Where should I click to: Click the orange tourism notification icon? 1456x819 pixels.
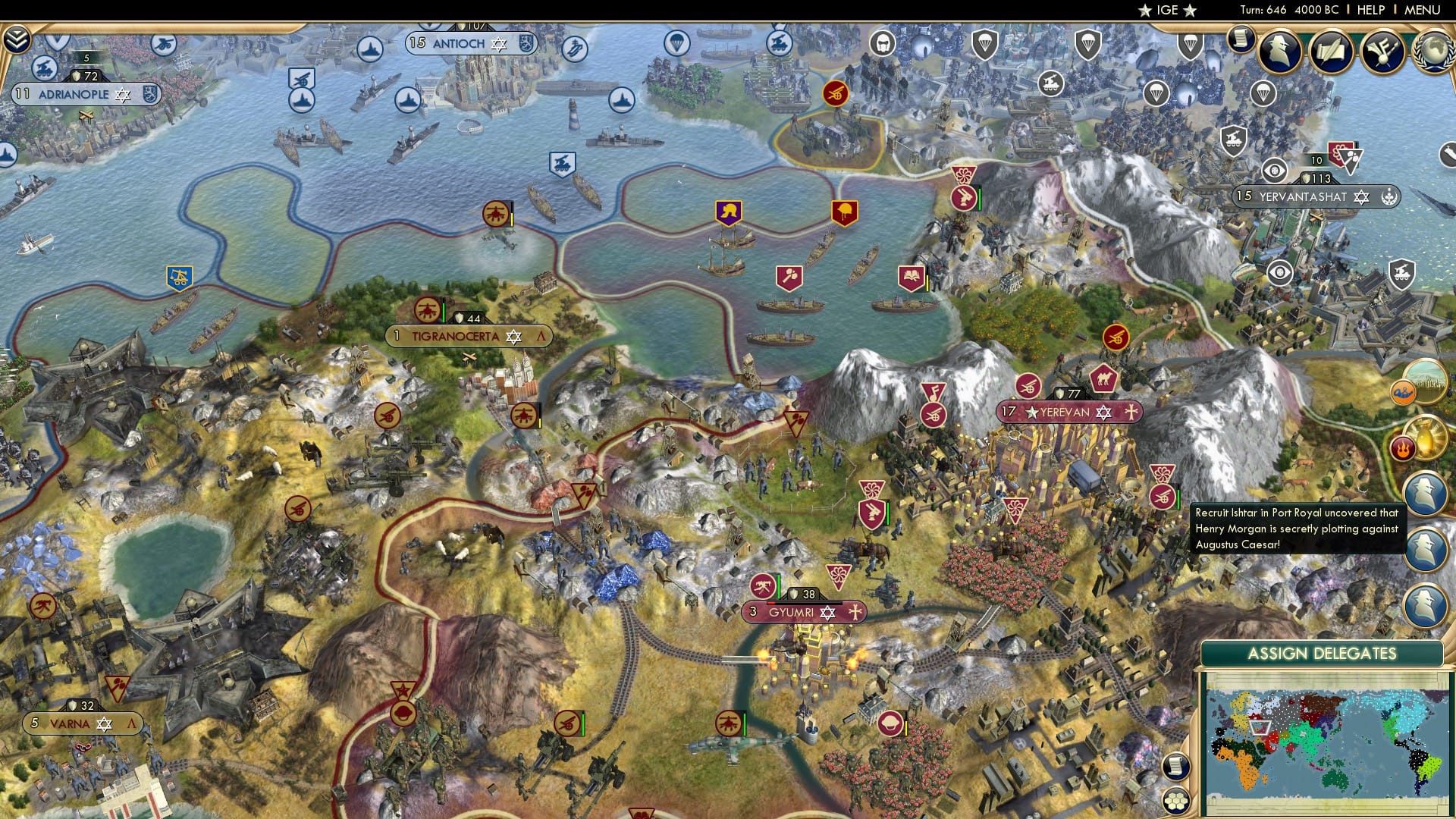[x=1402, y=391]
